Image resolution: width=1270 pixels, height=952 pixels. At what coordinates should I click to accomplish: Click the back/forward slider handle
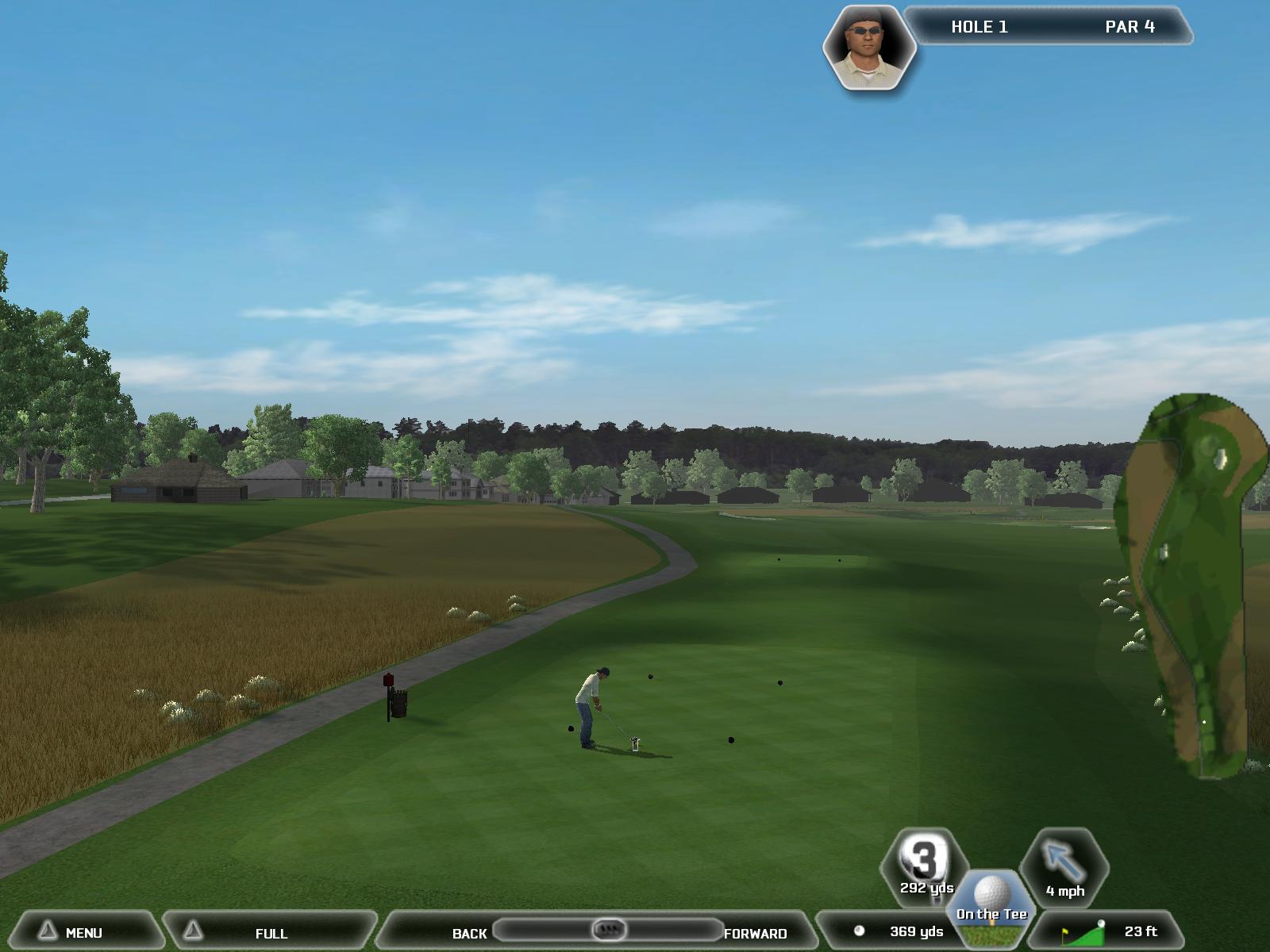click(610, 929)
